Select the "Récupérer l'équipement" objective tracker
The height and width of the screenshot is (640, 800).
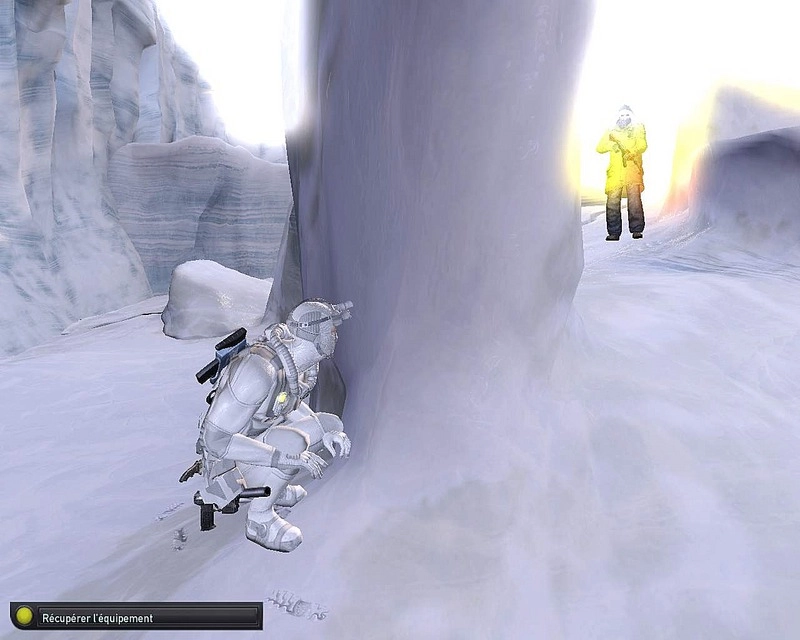click(x=136, y=617)
